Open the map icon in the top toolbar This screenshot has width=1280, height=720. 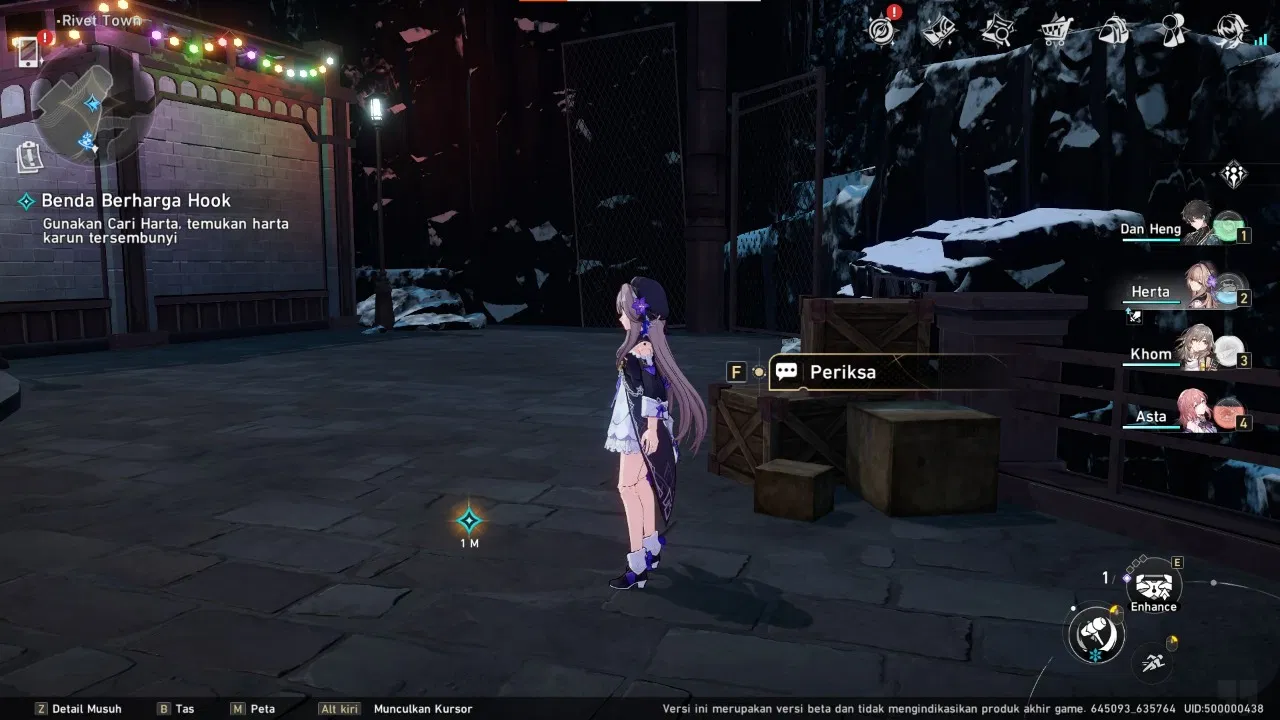pyautogui.click(x=940, y=30)
